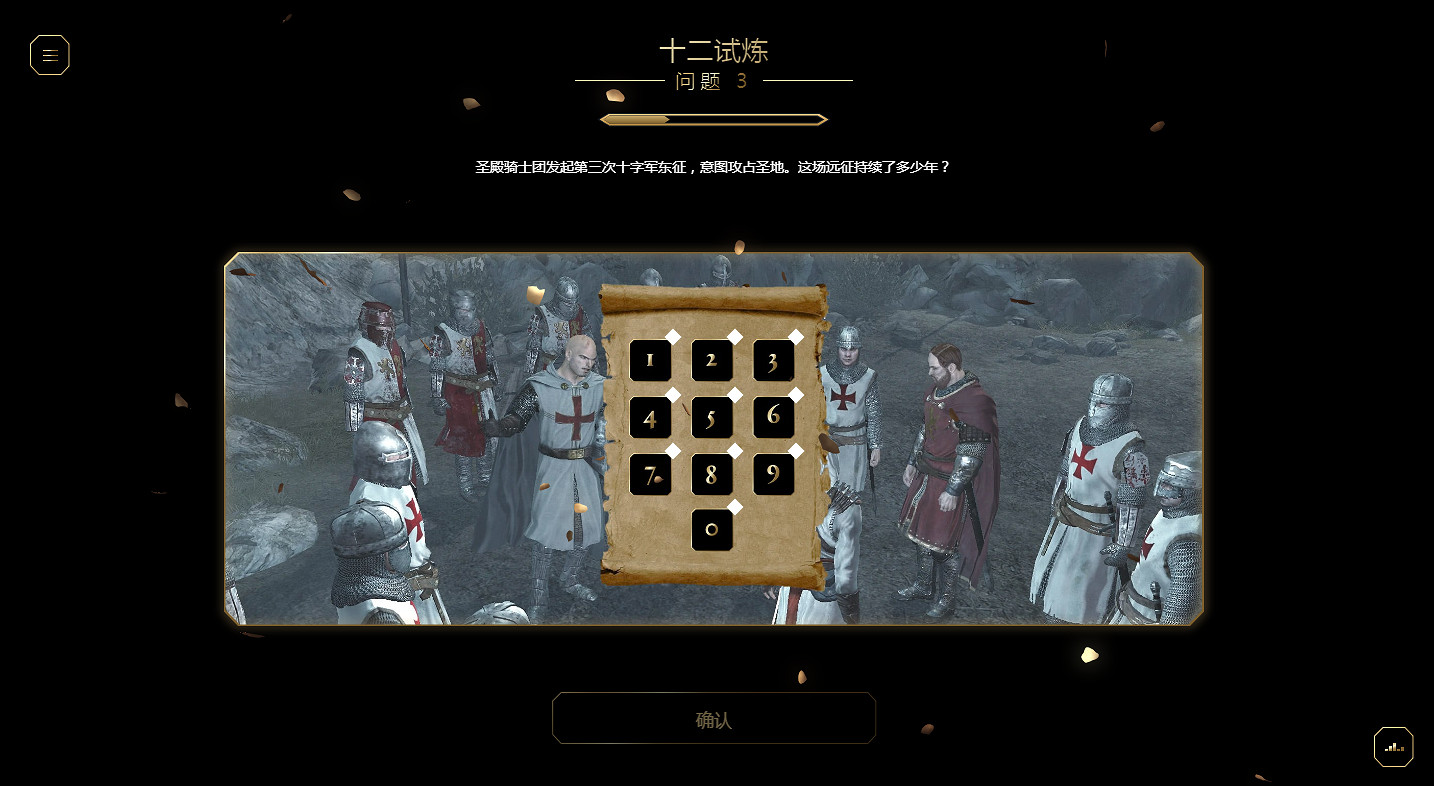Select the diamond marker beside key 6

click(x=796, y=393)
